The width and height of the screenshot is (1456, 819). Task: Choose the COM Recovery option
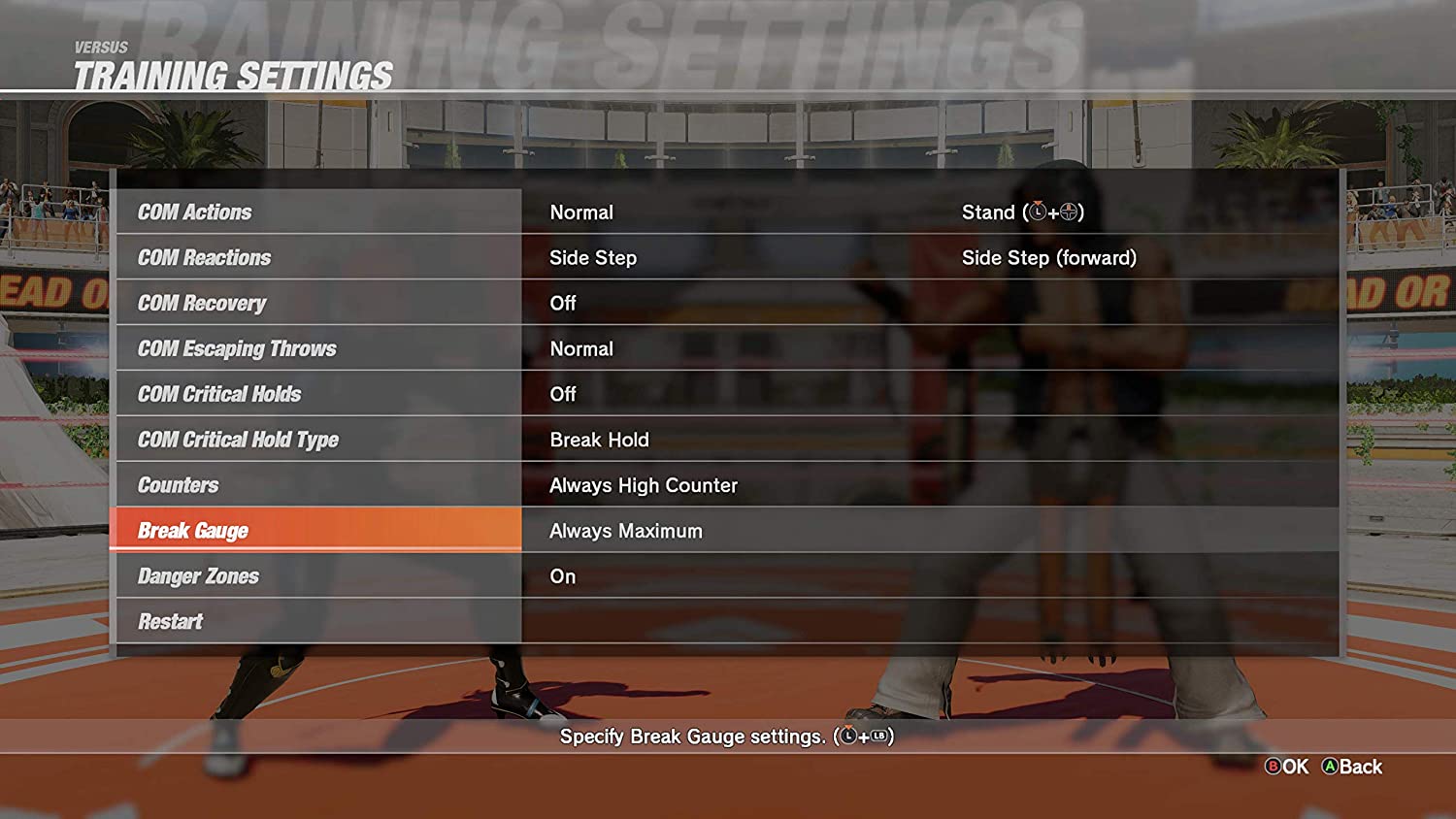pyautogui.click(x=318, y=303)
